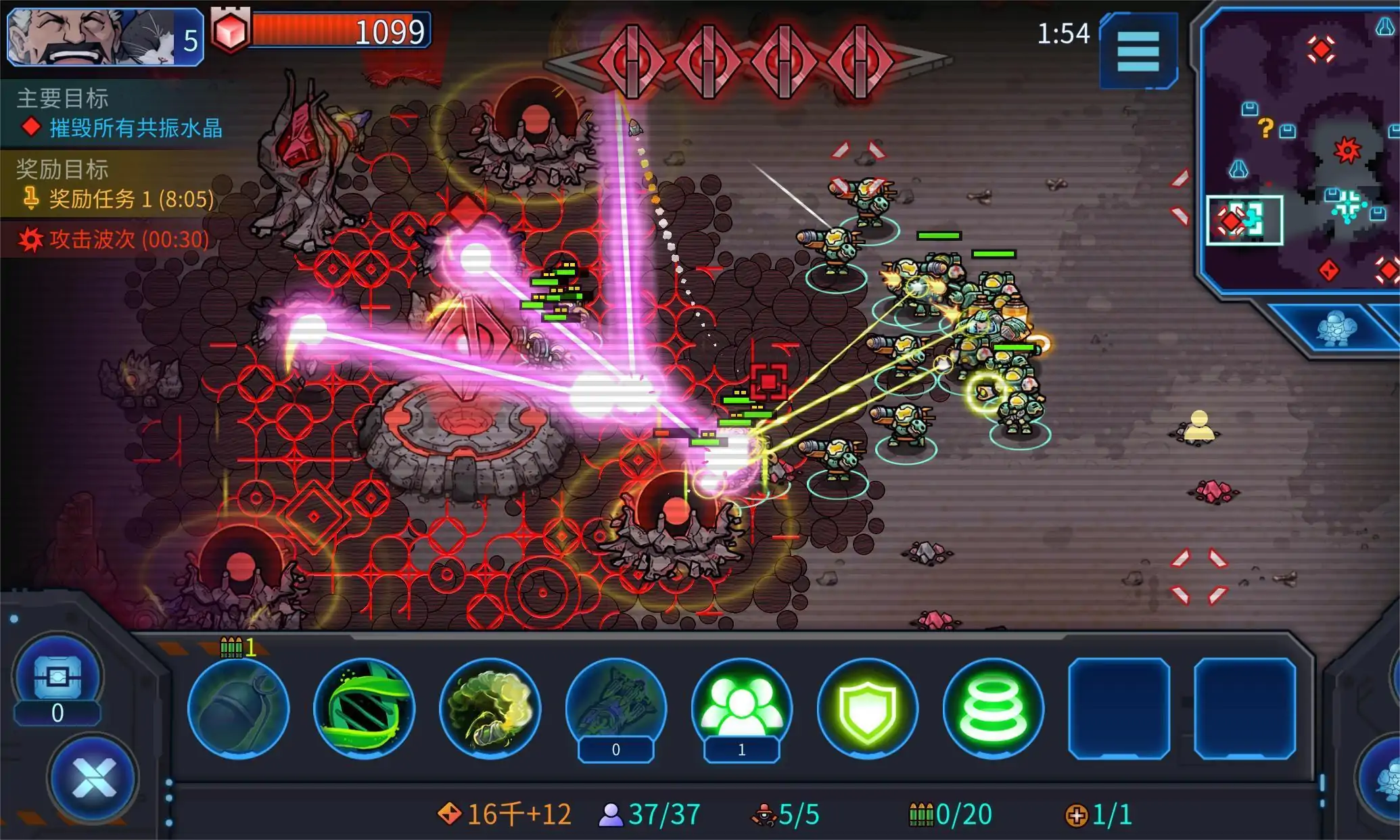The width and height of the screenshot is (1400, 840).
Task: Use the green swirl ability
Action: [364, 708]
